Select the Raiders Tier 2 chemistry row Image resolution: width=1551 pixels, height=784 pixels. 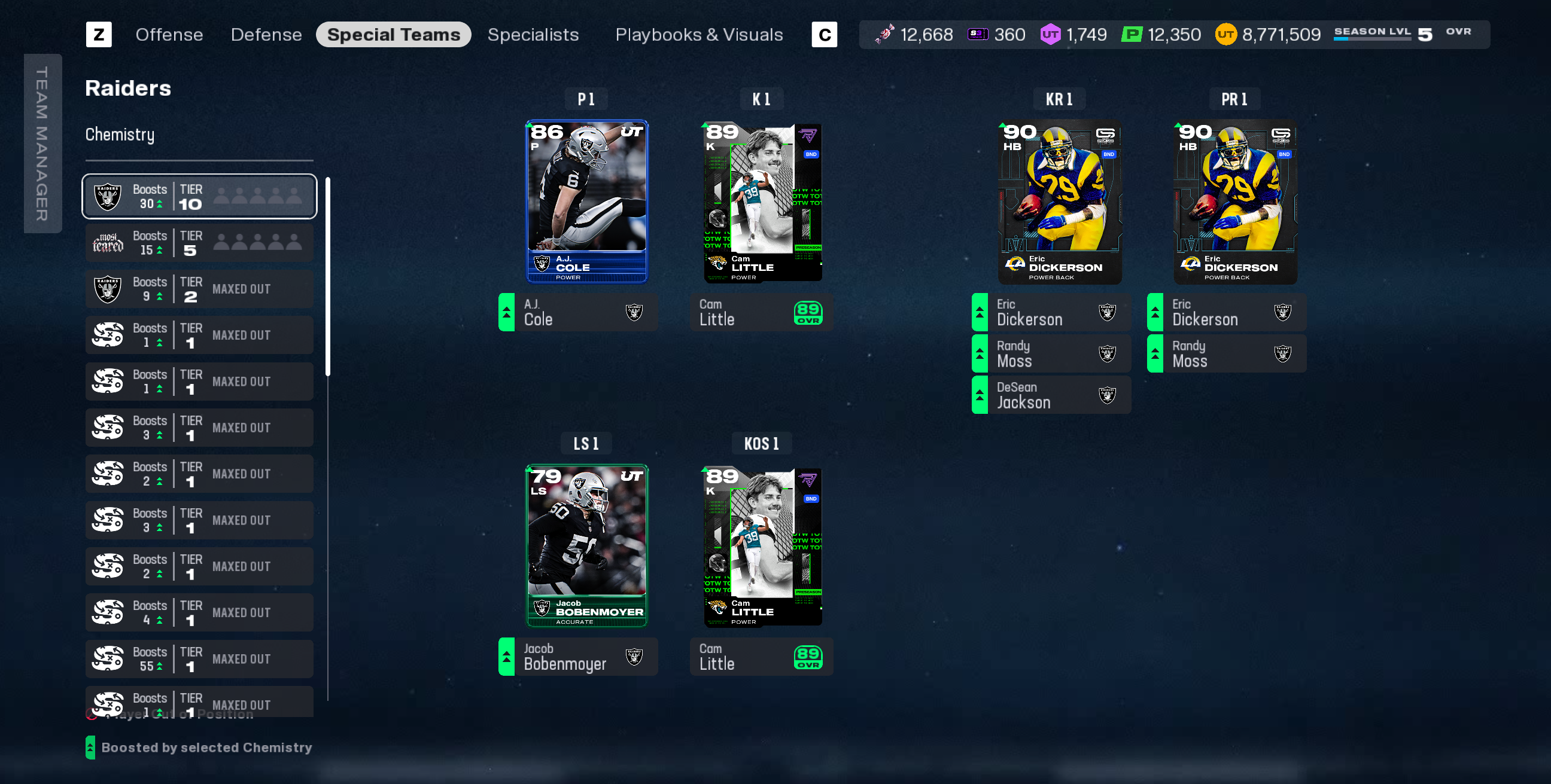pos(199,289)
